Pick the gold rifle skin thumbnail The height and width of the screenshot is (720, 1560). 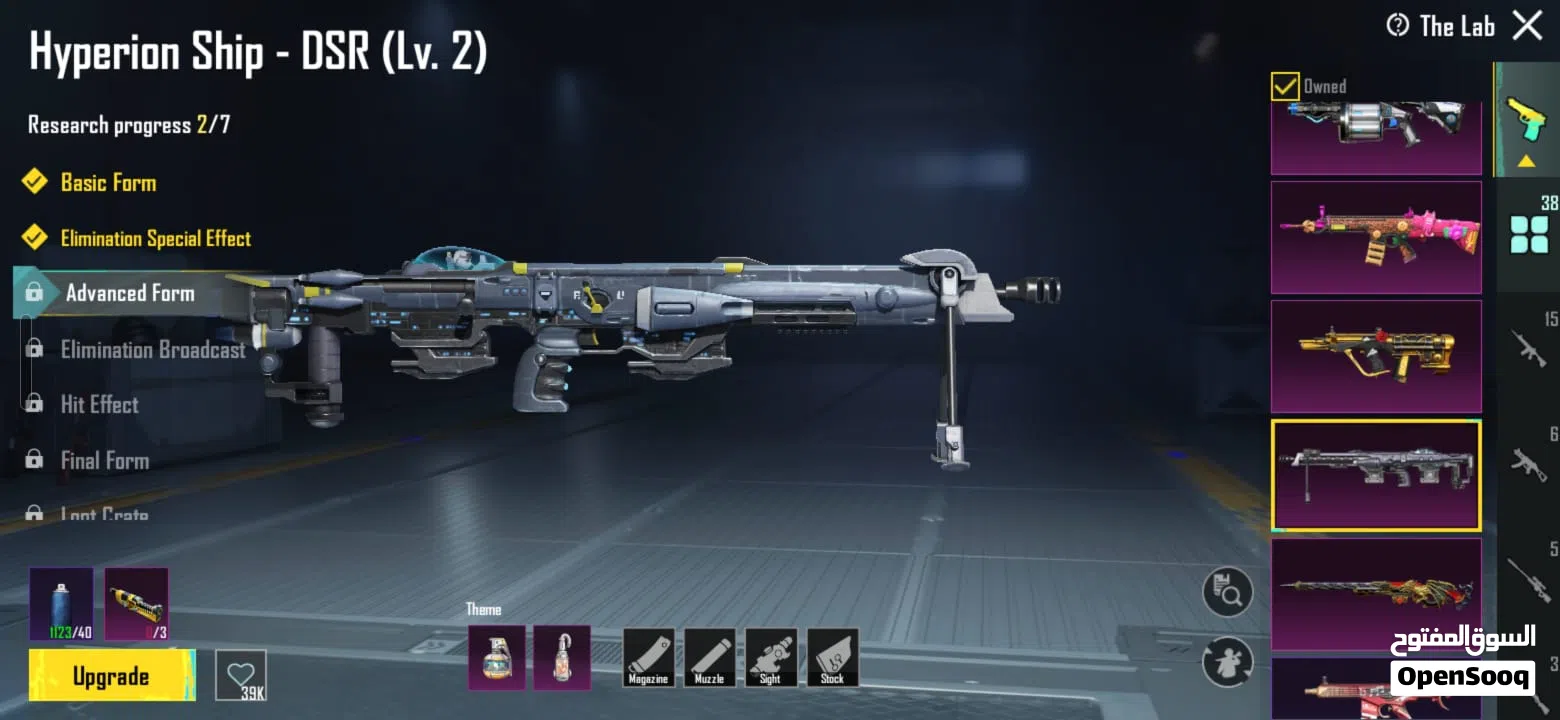(1376, 356)
